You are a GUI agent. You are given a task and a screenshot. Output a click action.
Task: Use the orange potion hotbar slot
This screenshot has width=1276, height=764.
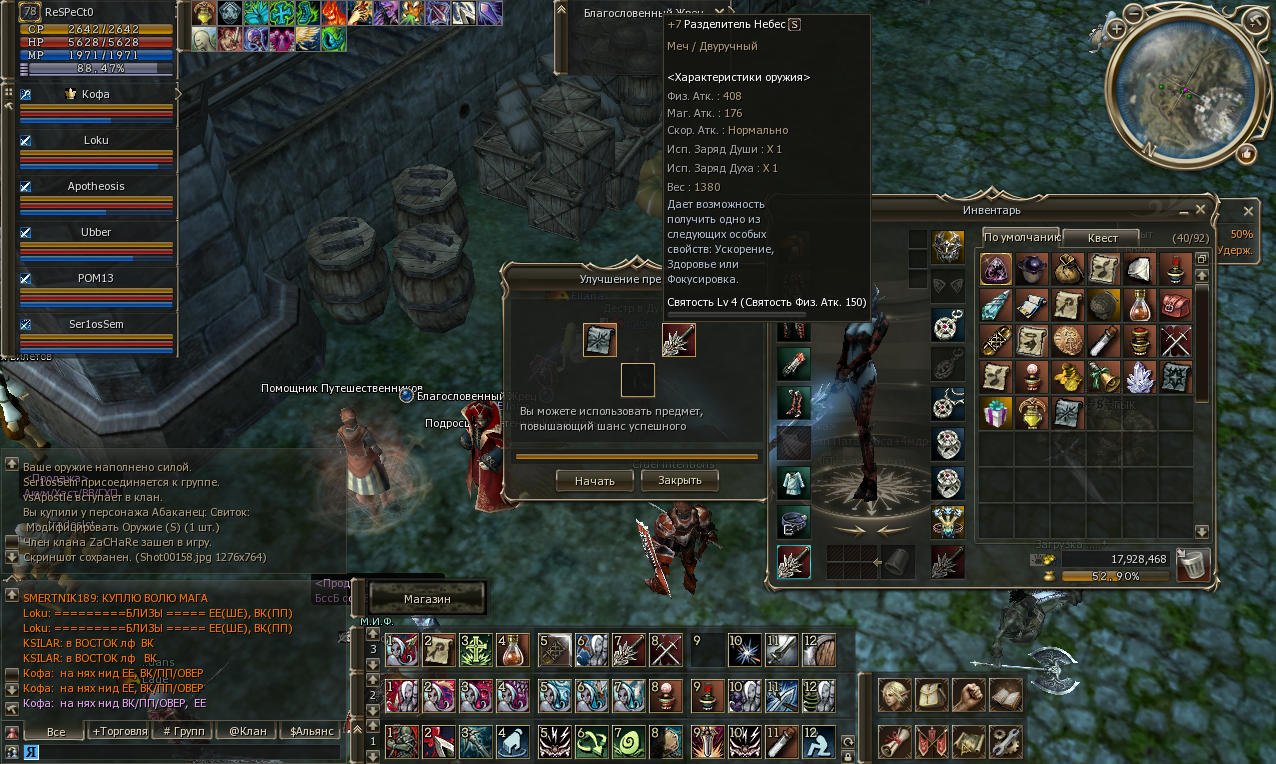pos(514,650)
